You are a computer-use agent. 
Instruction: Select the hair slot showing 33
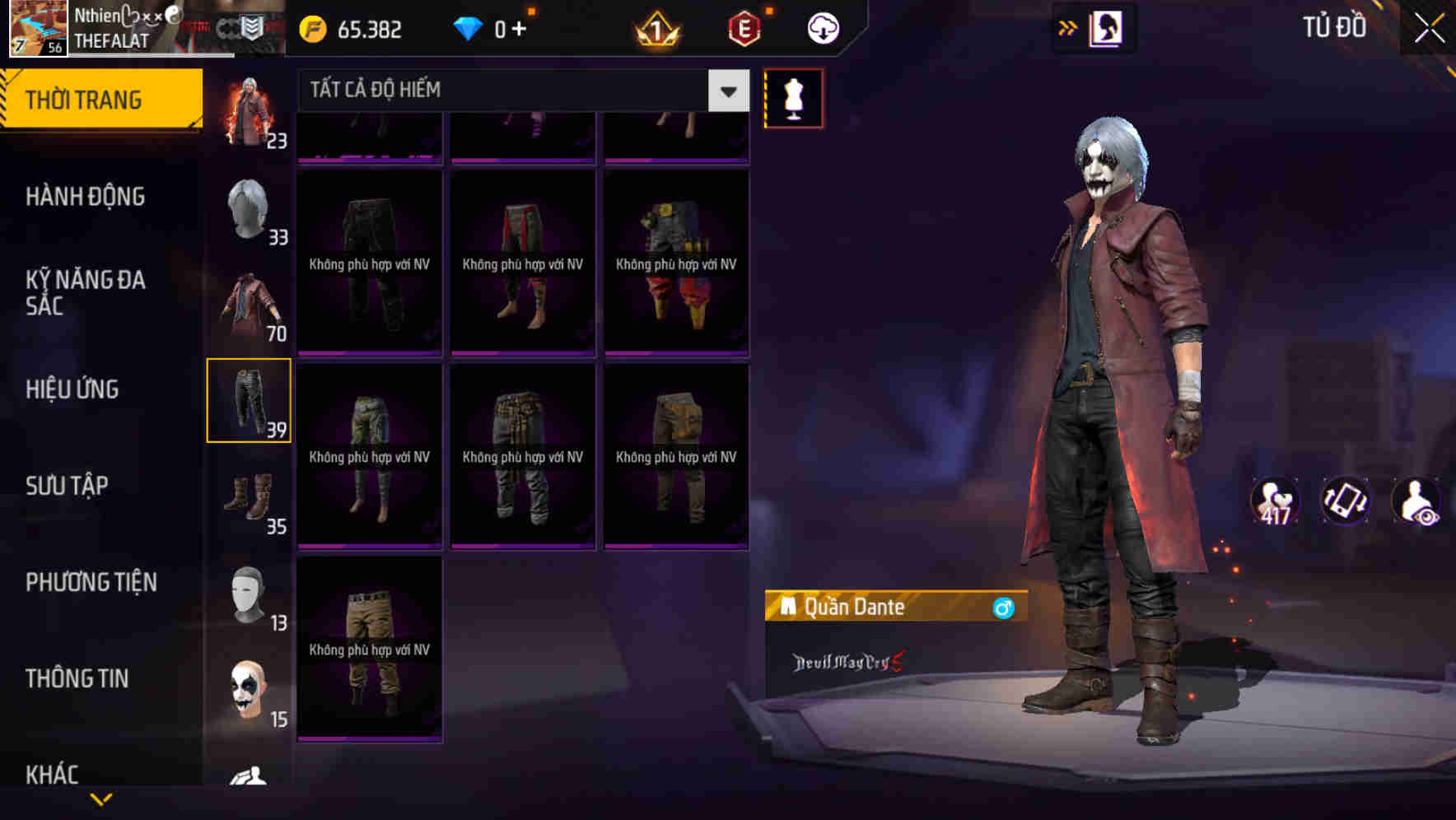coord(249,211)
